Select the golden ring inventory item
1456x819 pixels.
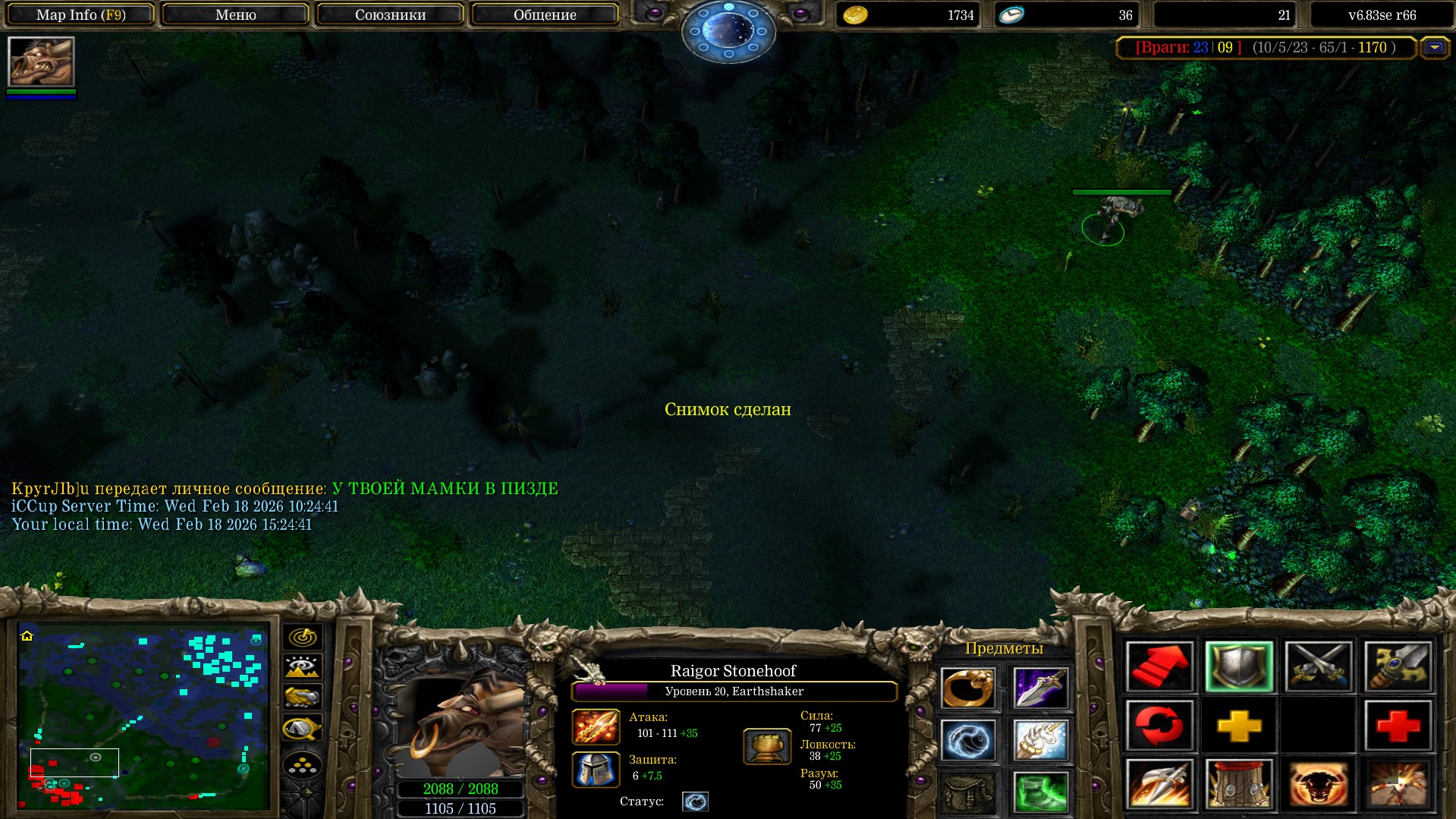pyautogui.click(x=967, y=688)
